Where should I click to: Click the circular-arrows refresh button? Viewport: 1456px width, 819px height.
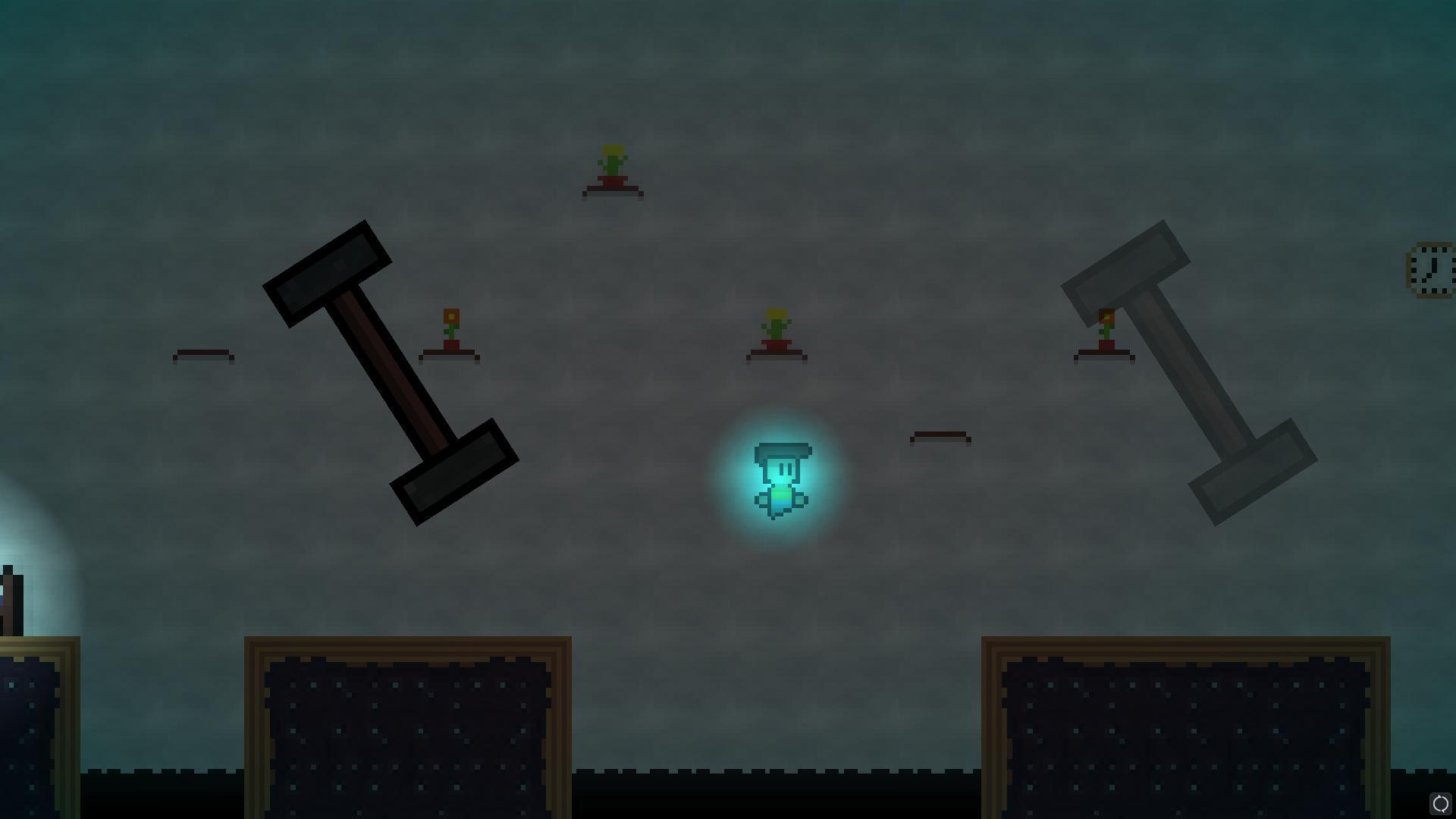click(1439, 803)
